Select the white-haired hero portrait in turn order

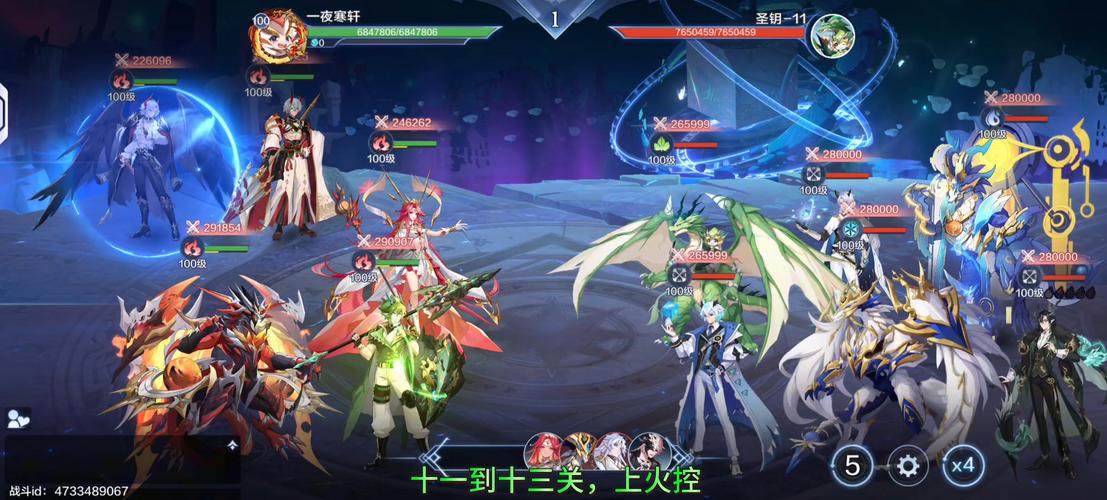tap(613, 451)
